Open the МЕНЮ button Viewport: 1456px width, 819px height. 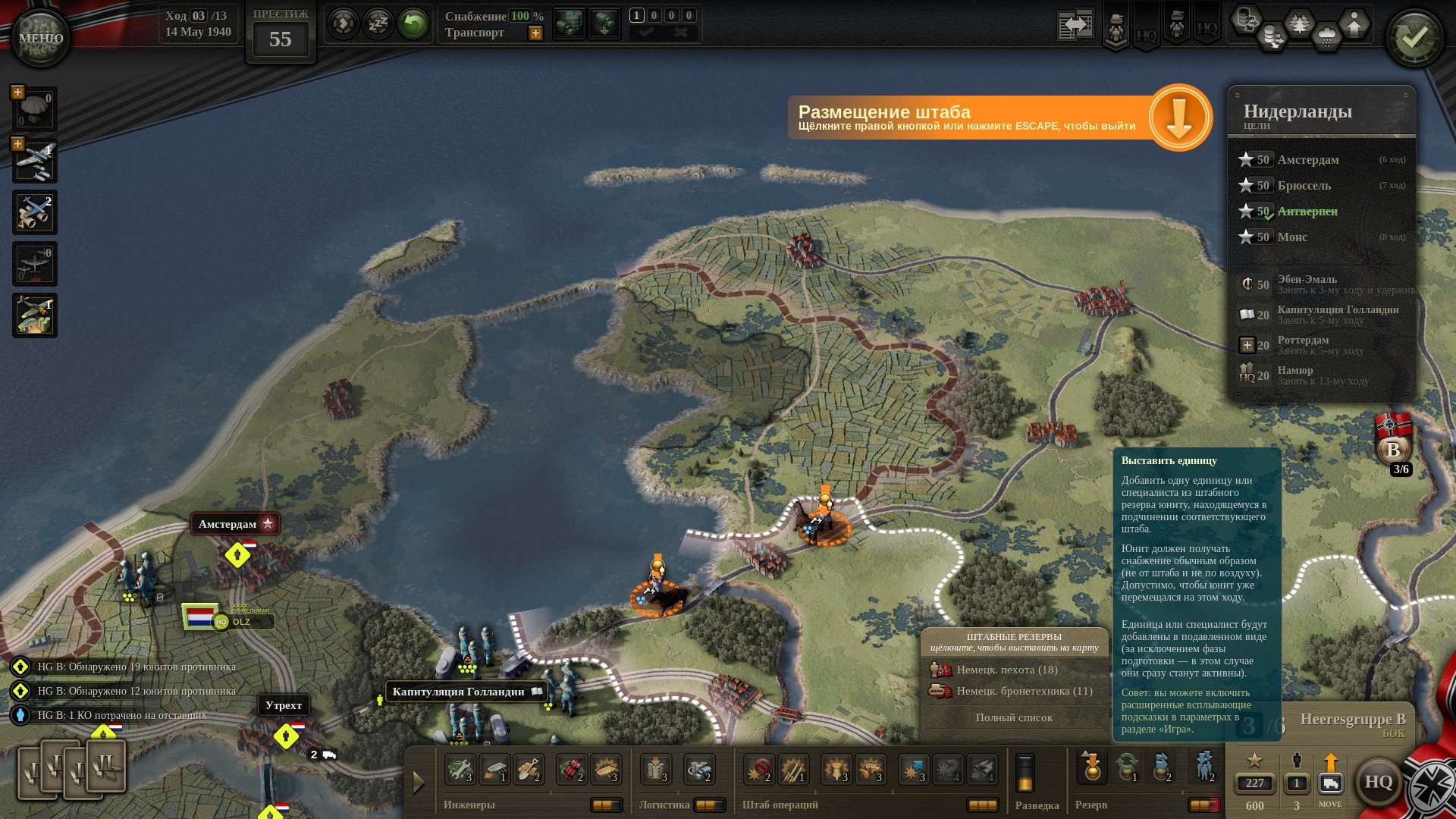click(x=40, y=38)
